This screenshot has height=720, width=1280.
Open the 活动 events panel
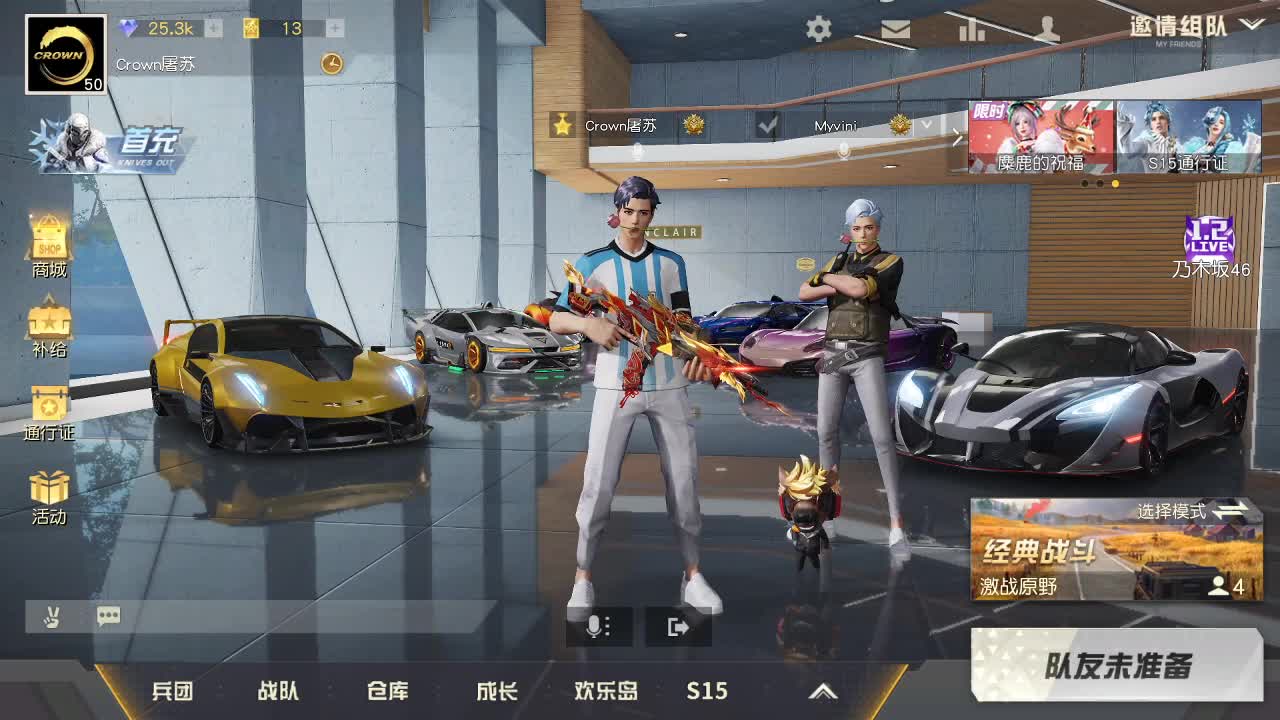click(47, 492)
